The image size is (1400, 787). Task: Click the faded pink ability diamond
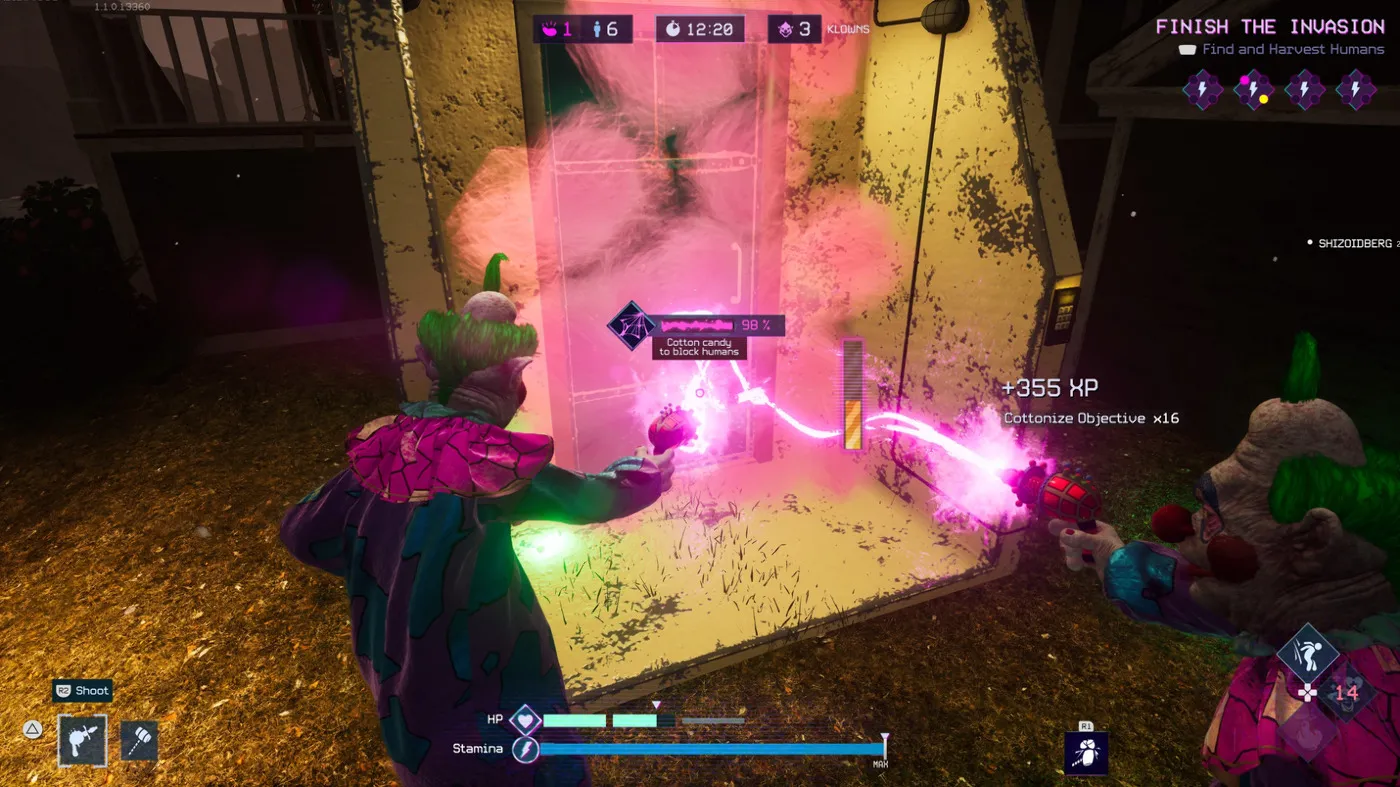click(x=1309, y=731)
